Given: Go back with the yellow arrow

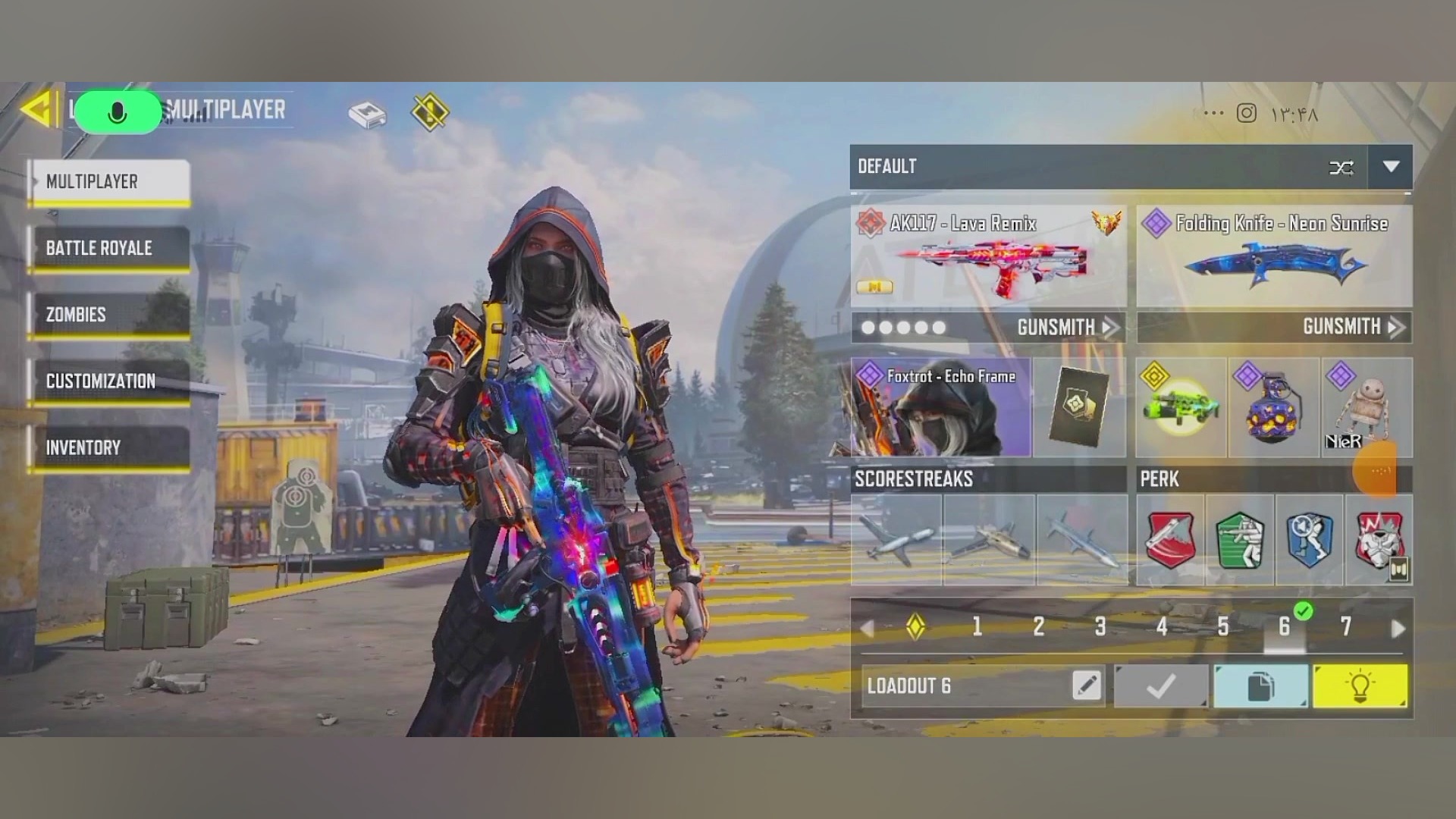Looking at the screenshot, I should (38, 109).
